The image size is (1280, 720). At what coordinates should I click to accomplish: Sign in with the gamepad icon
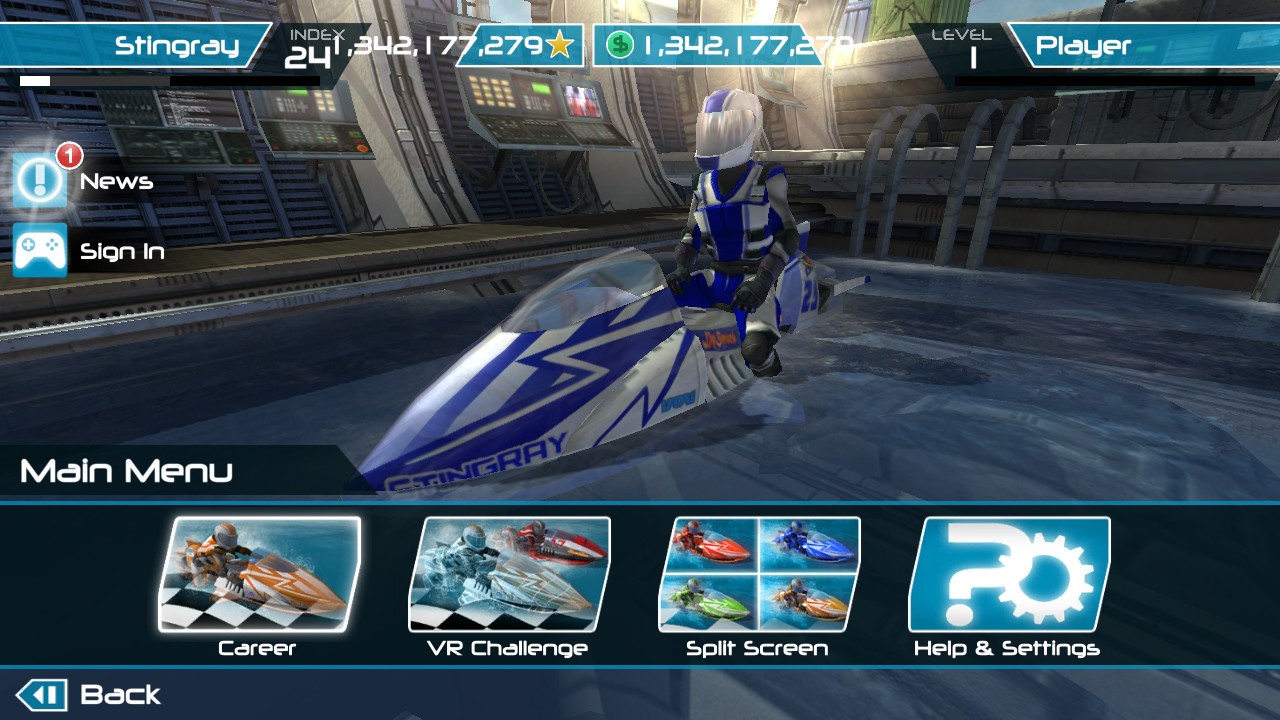[41, 250]
